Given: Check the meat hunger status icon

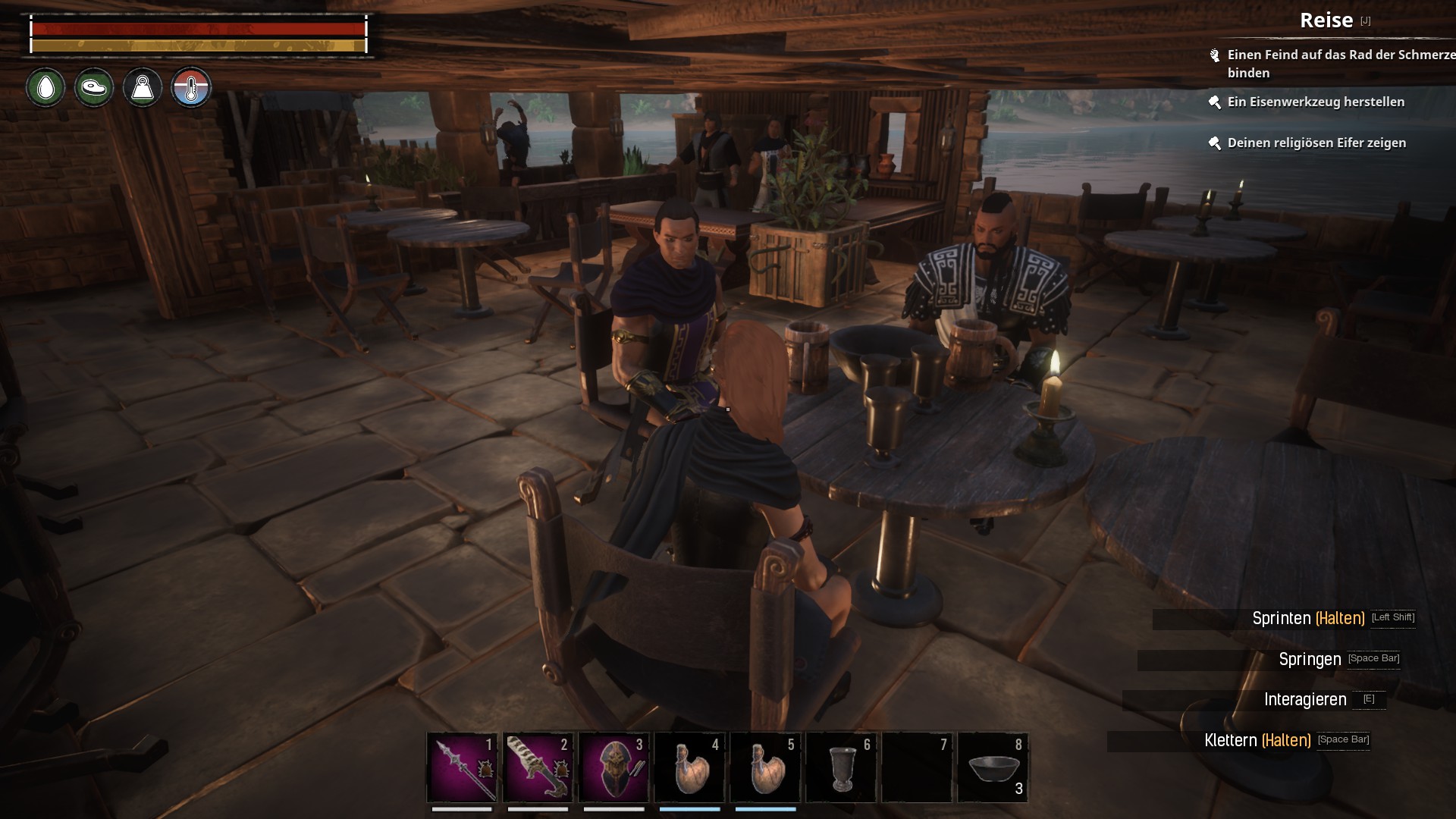Looking at the screenshot, I should pyautogui.click(x=94, y=88).
